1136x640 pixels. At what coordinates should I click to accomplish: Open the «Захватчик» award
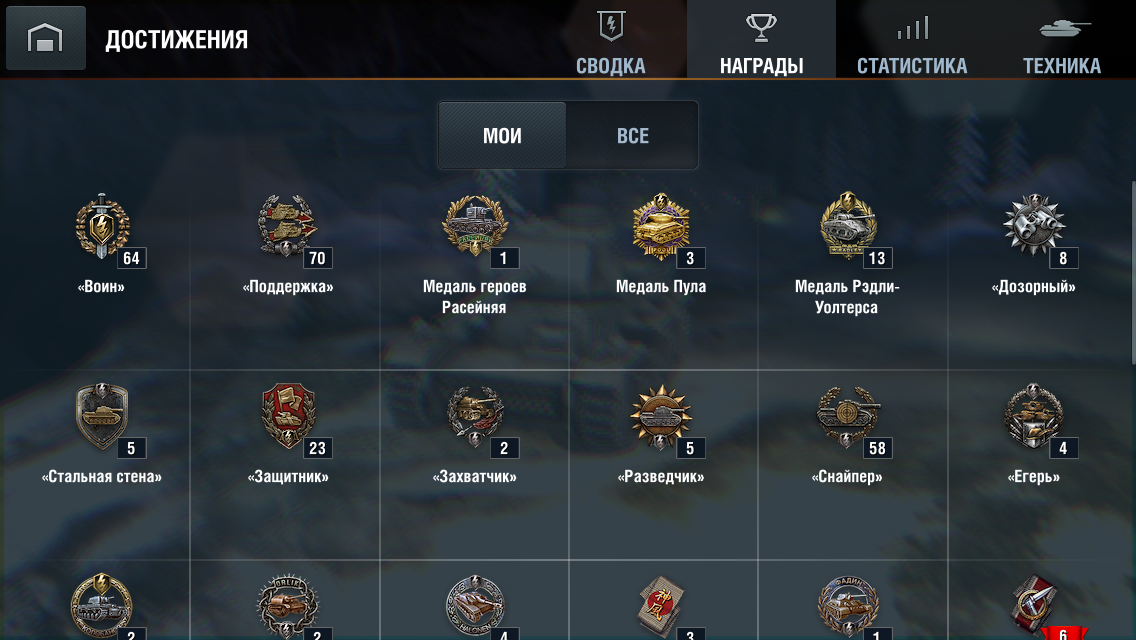coord(475,418)
